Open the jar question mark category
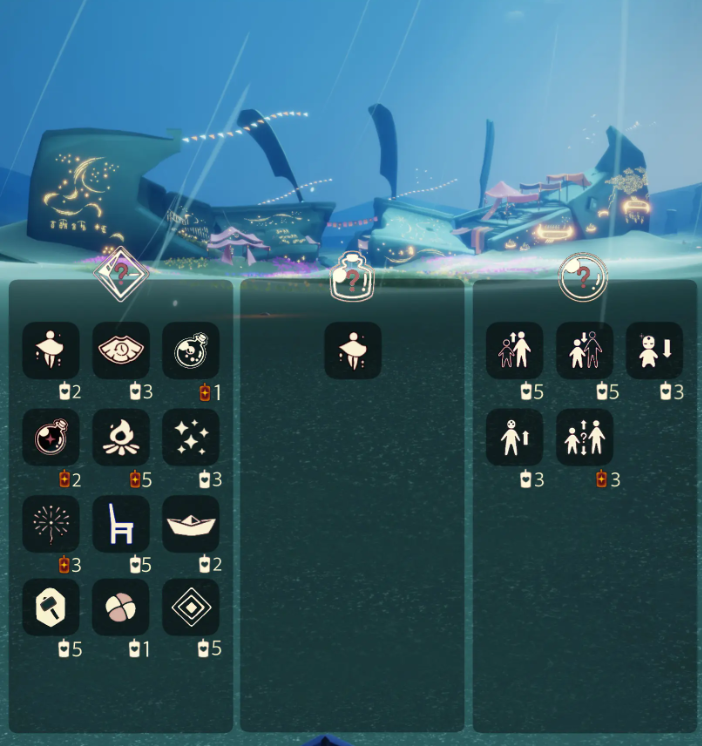The image size is (702, 746). (351, 277)
